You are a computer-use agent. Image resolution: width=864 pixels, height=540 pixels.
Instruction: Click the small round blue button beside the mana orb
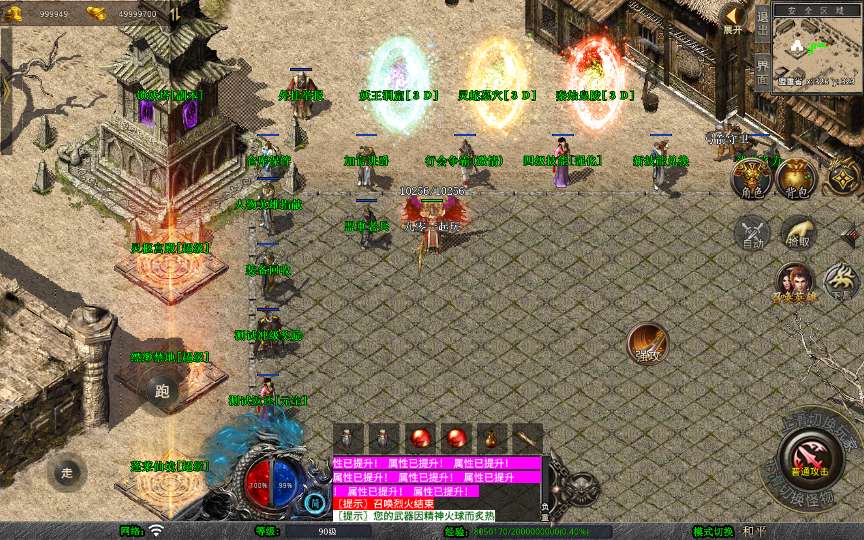pos(316,502)
